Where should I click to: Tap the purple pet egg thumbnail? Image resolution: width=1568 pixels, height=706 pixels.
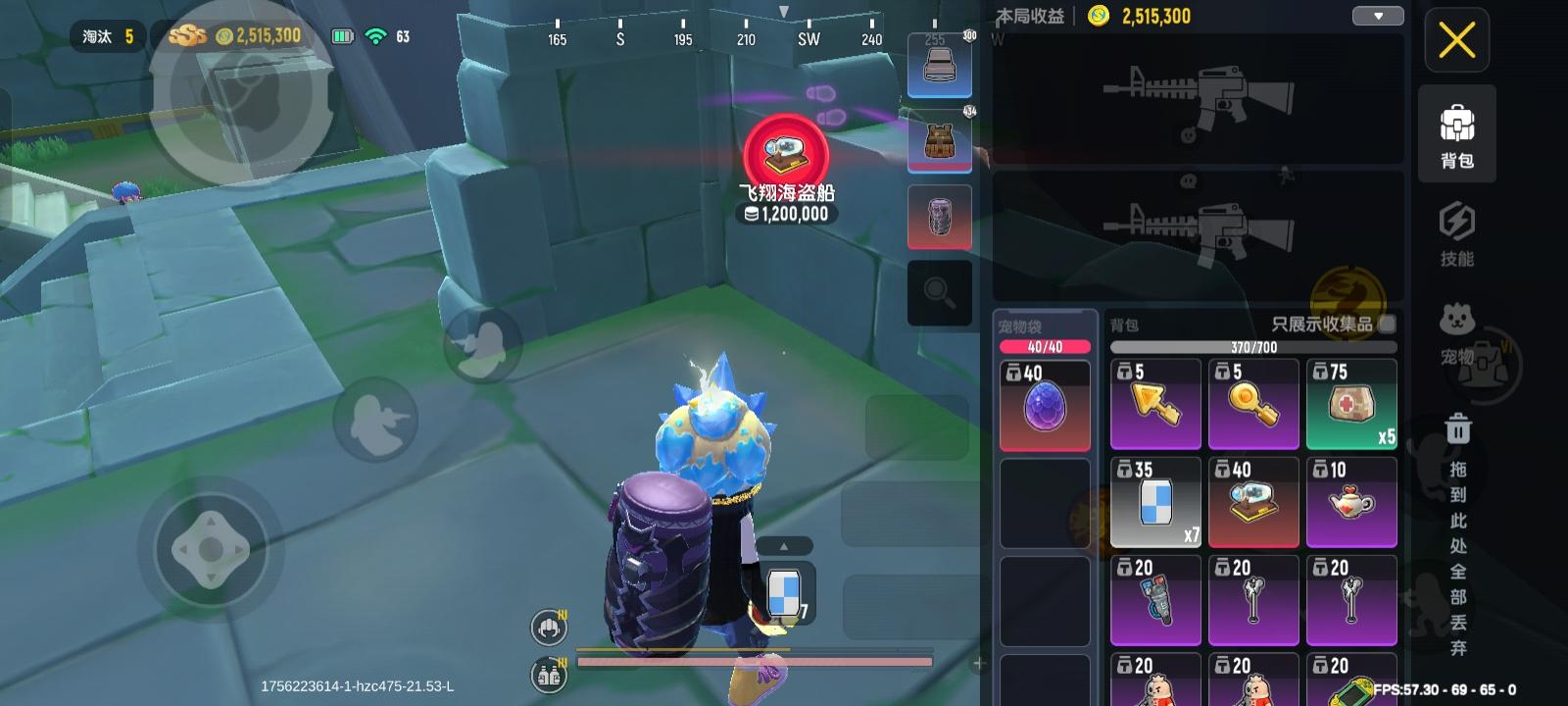[1045, 404]
